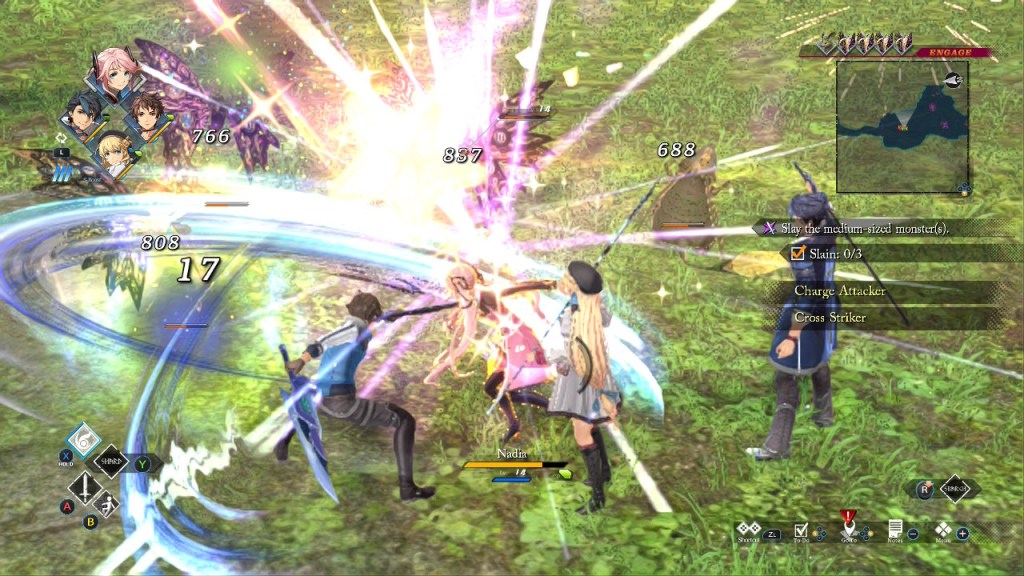
Task: Select the Charge Attacker entry
Action: [839, 291]
